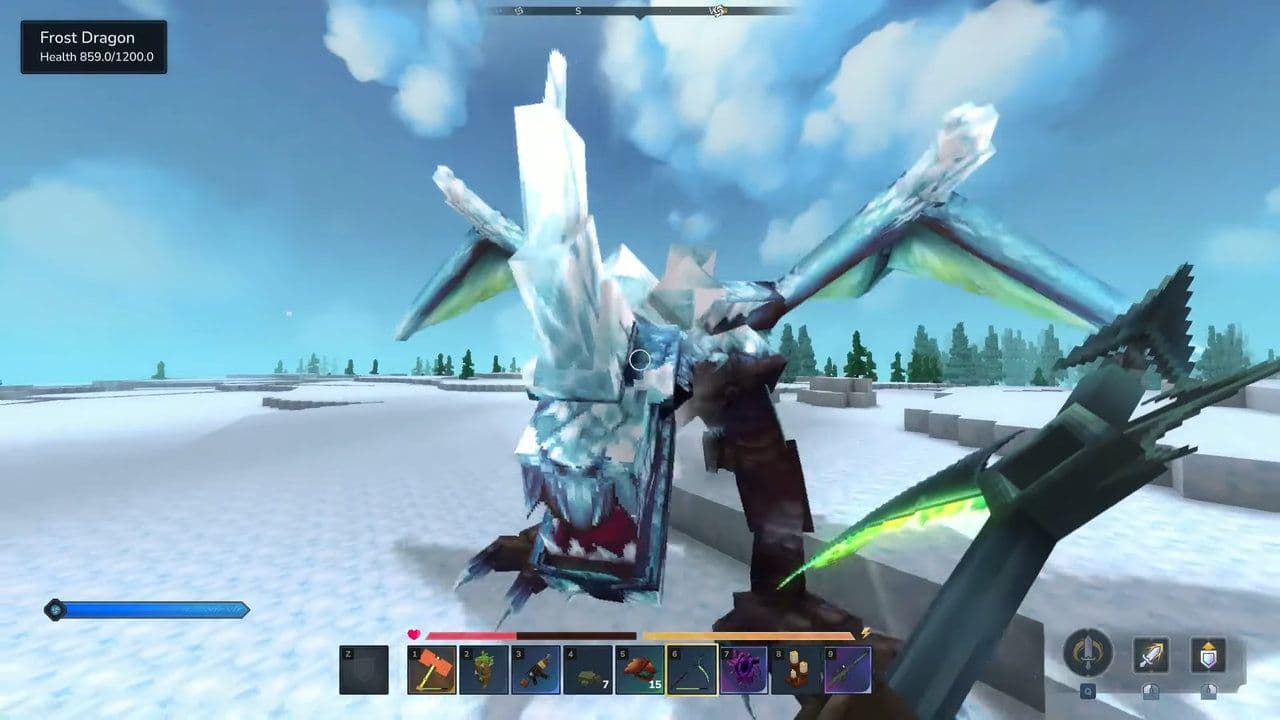Activate the shield defense buff ability
Viewport: 1280px width, 720px height.
[1208, 655]
